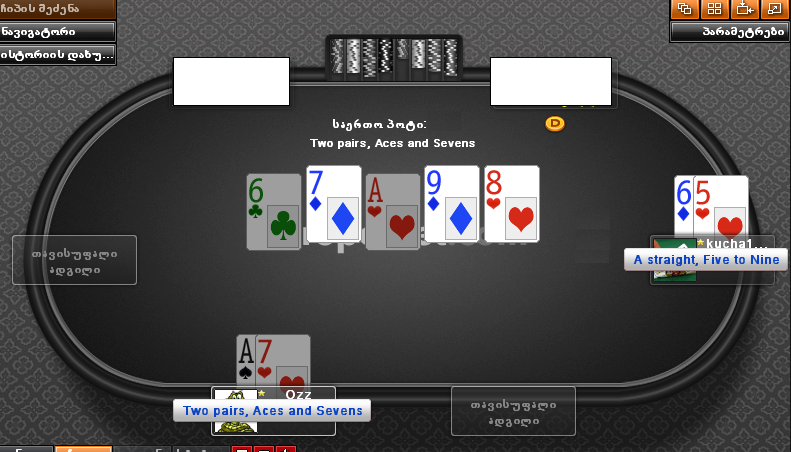Open the ნავიგატორი navigator menu
The width and height of the screenshot is (791, 452).
[56, 31]
